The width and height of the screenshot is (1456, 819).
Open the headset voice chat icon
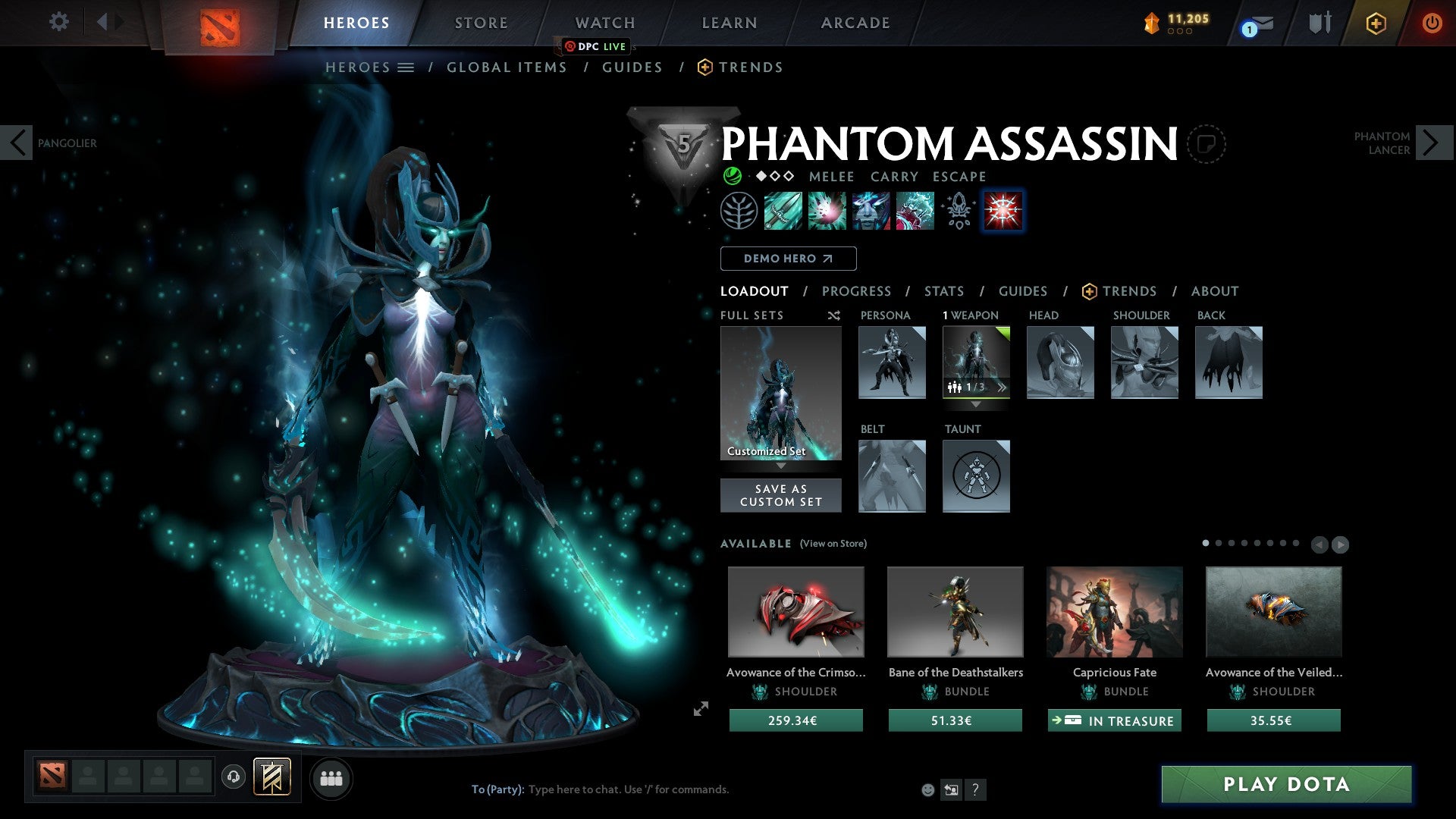(x=233, y=777)
